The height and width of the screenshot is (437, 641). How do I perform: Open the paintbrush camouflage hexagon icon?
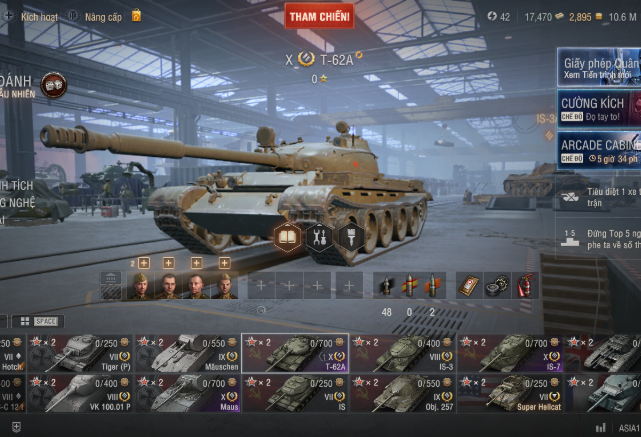coord(351,237)
